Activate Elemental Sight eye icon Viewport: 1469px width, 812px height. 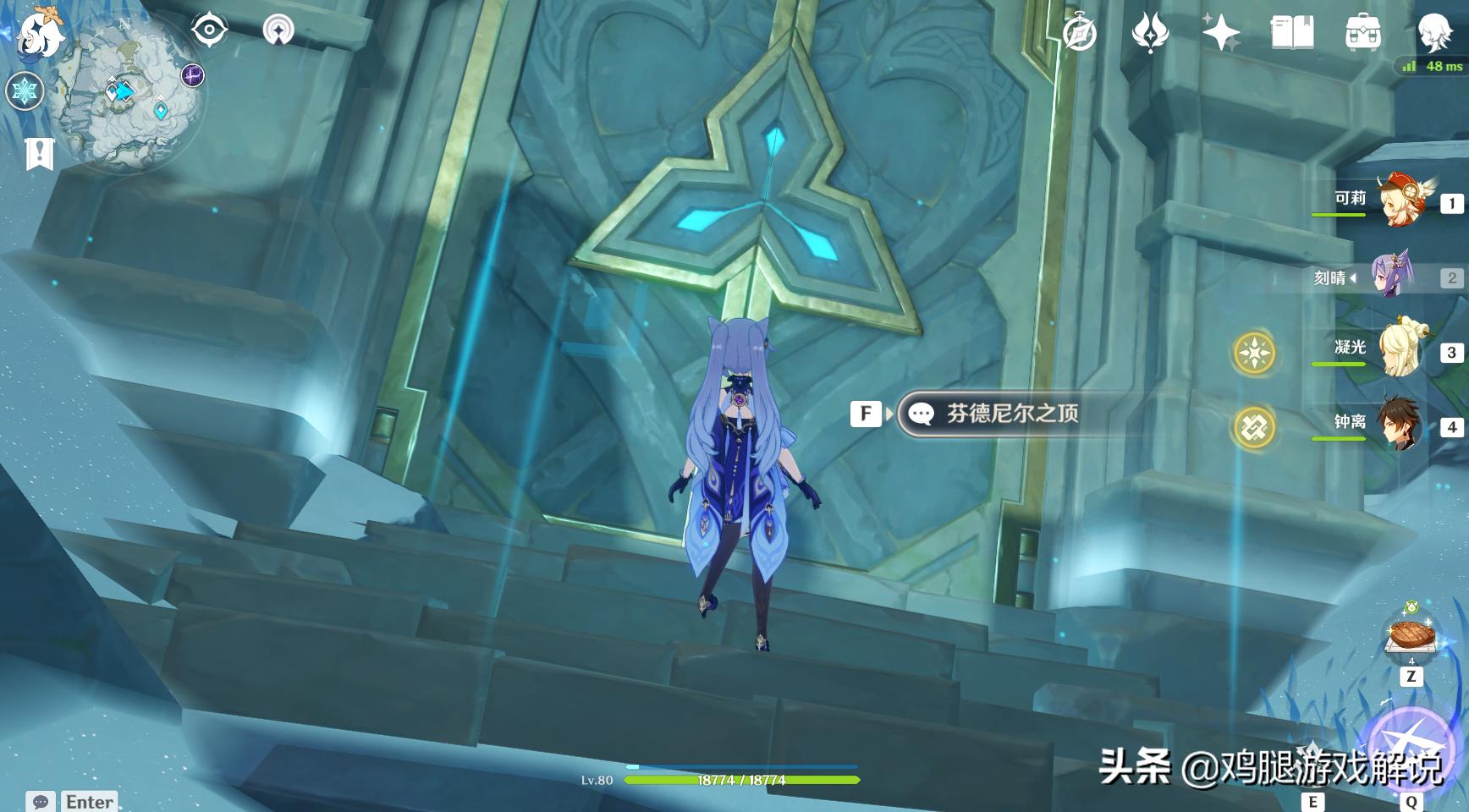click(x=210, y=29)
